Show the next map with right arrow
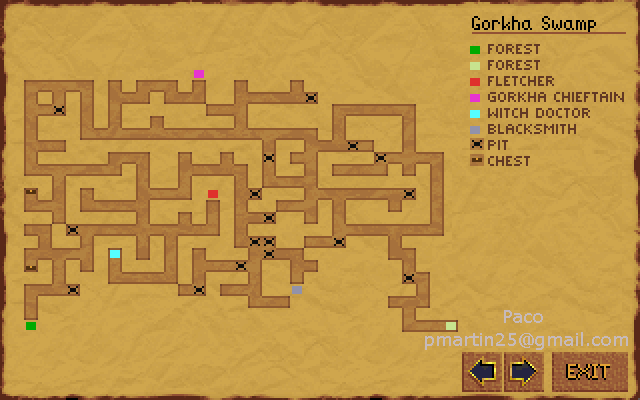This screenshot has height=400, width=640. coord(524,371)
